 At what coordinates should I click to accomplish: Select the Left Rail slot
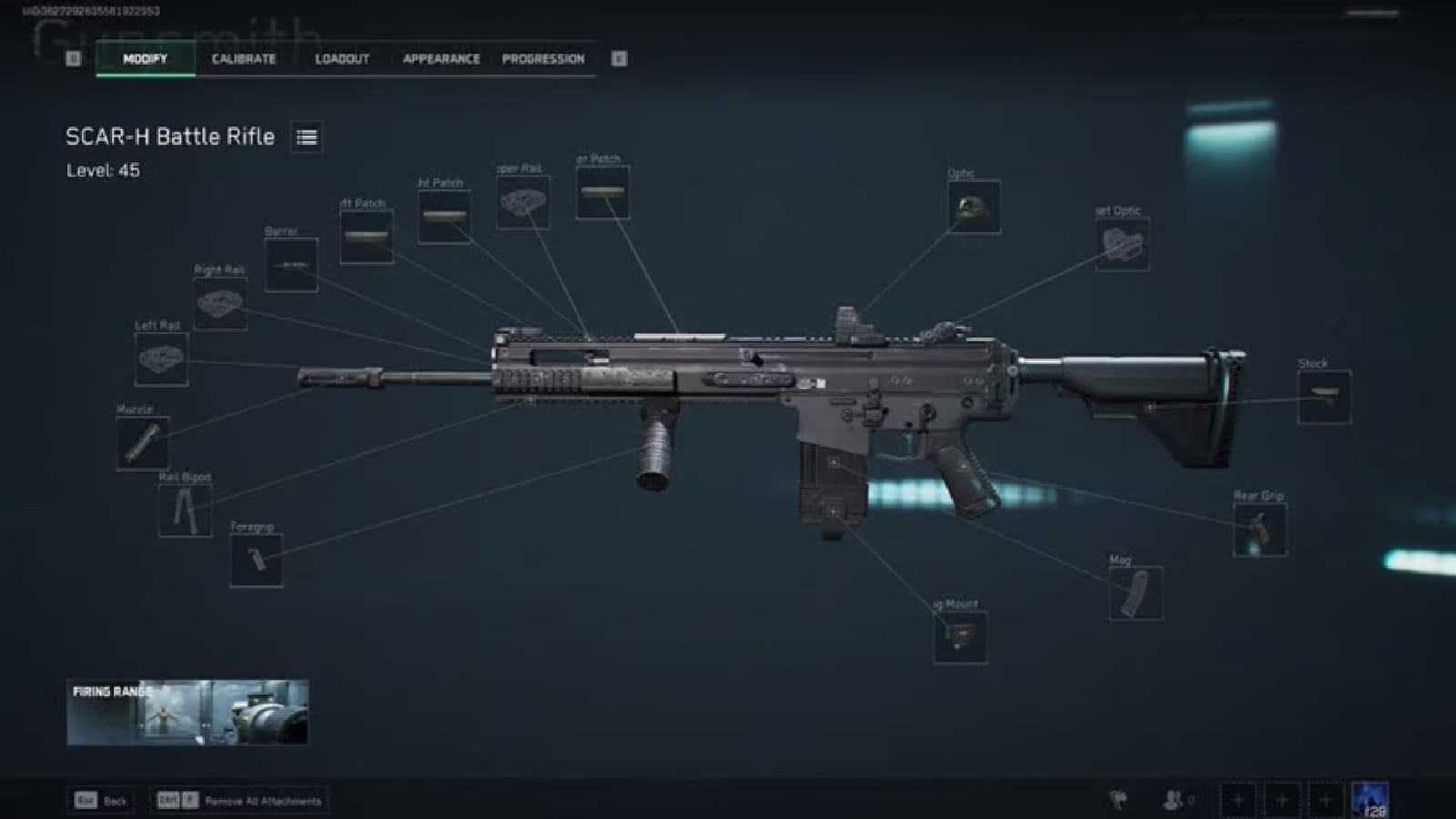coord(162,360)
